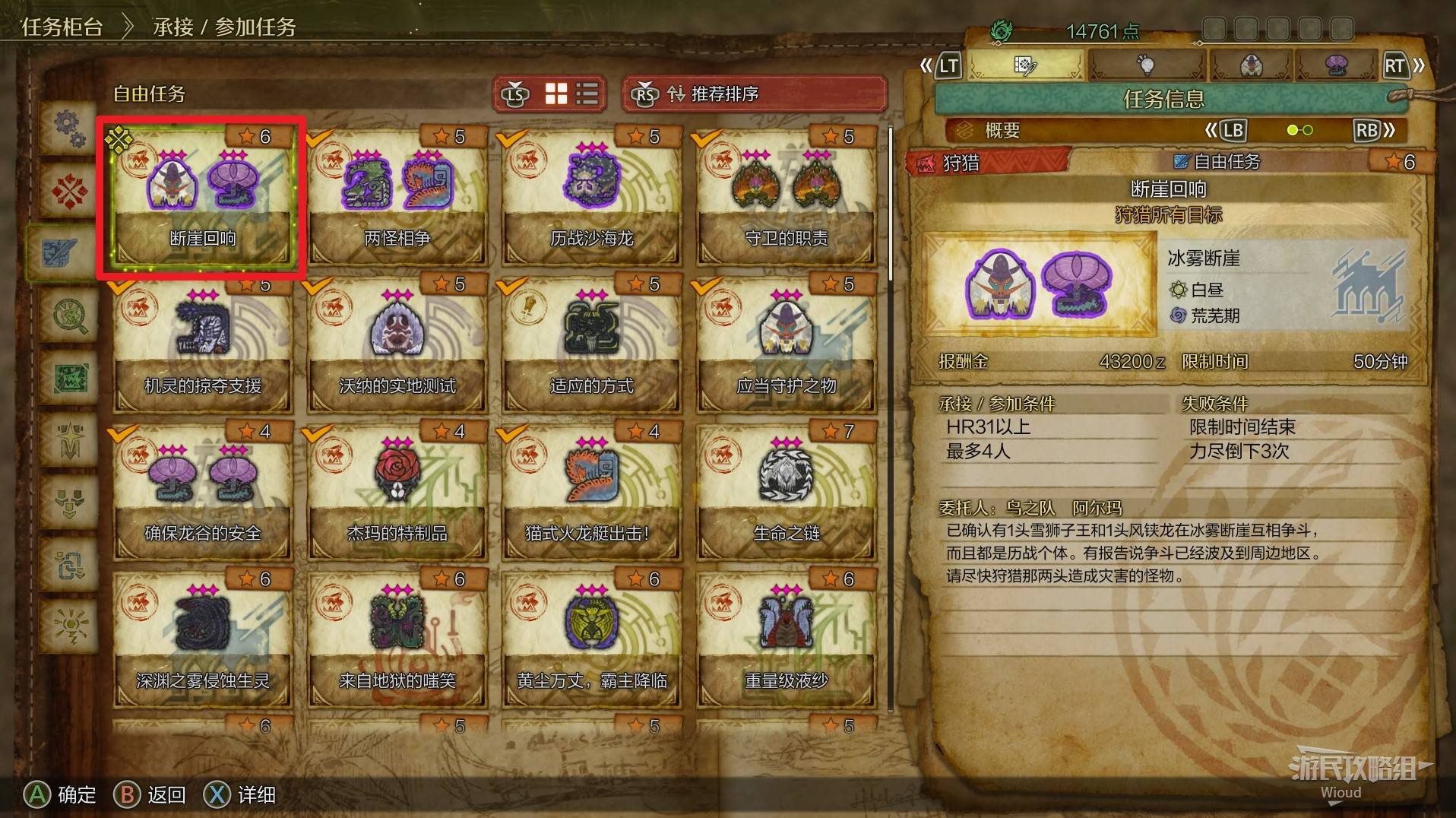Select the 确保龙谷的安全 quest
The width and height of the screenshot is (1456, 818).
pyautogui.click(x=202, y=493)
